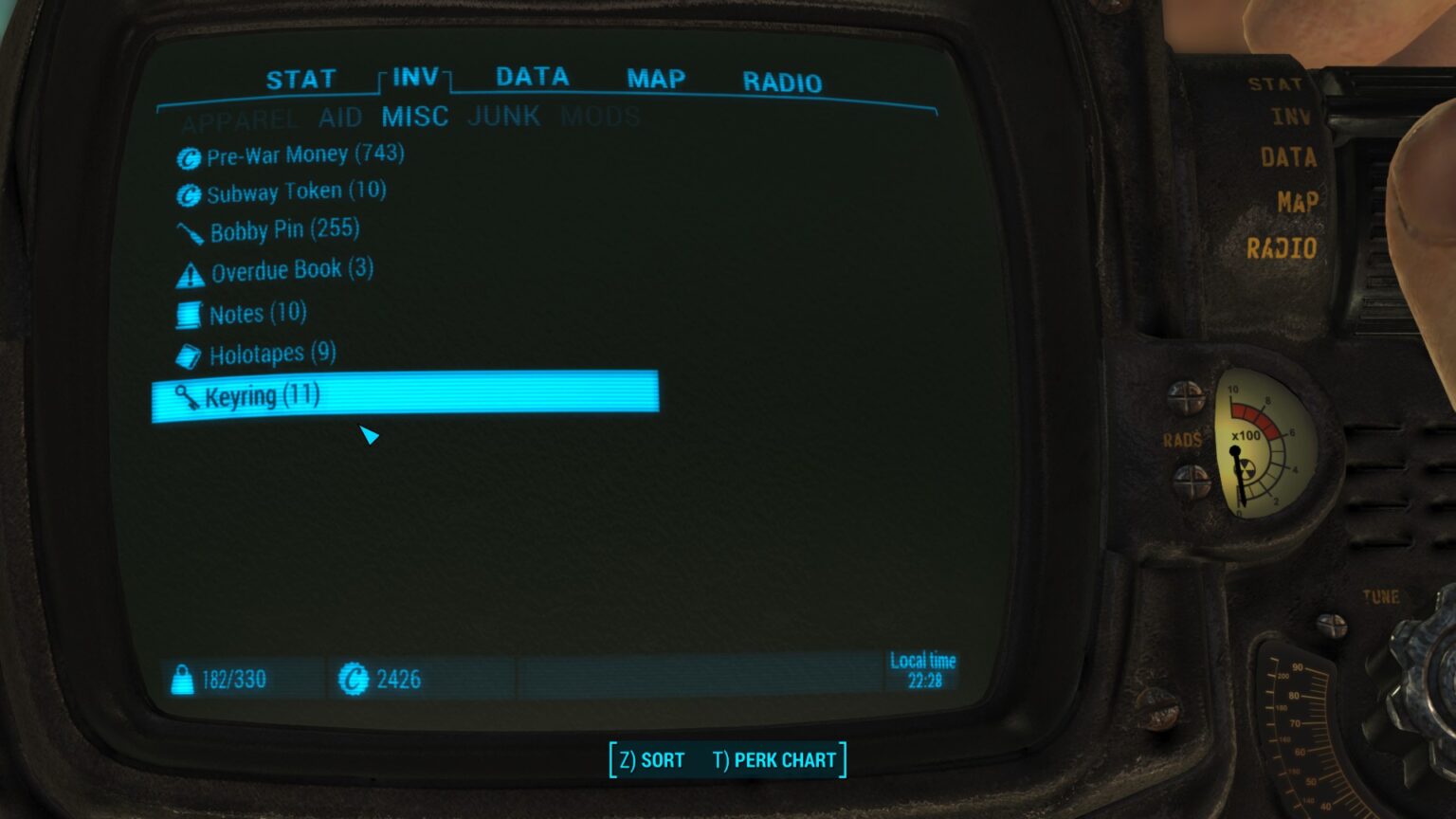Click the SORT button at the bottom
This screenshot has width=1456, height=819.
click(x=650, y=759)
